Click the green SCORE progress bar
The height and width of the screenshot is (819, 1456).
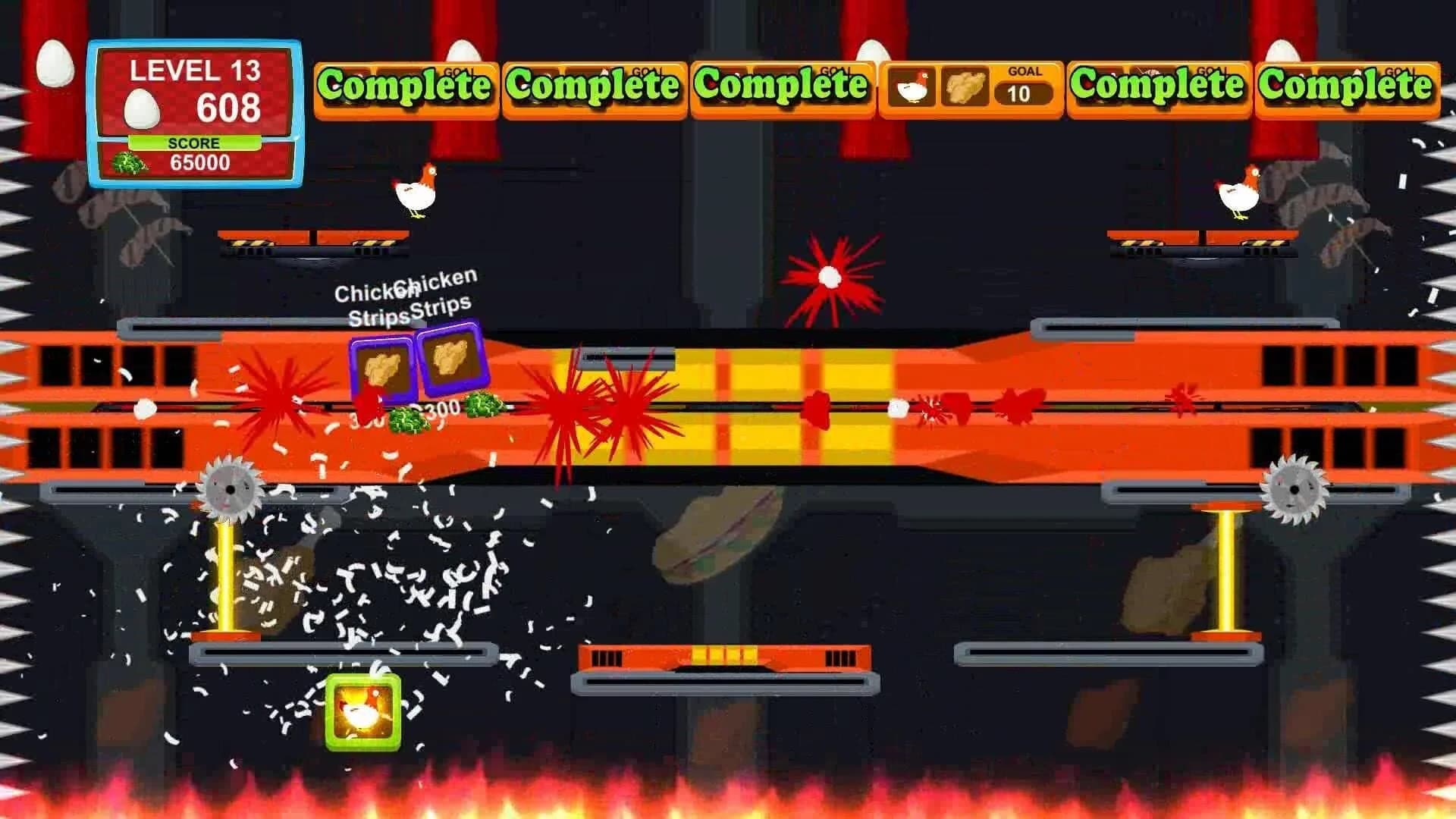(x=196, y=143)
